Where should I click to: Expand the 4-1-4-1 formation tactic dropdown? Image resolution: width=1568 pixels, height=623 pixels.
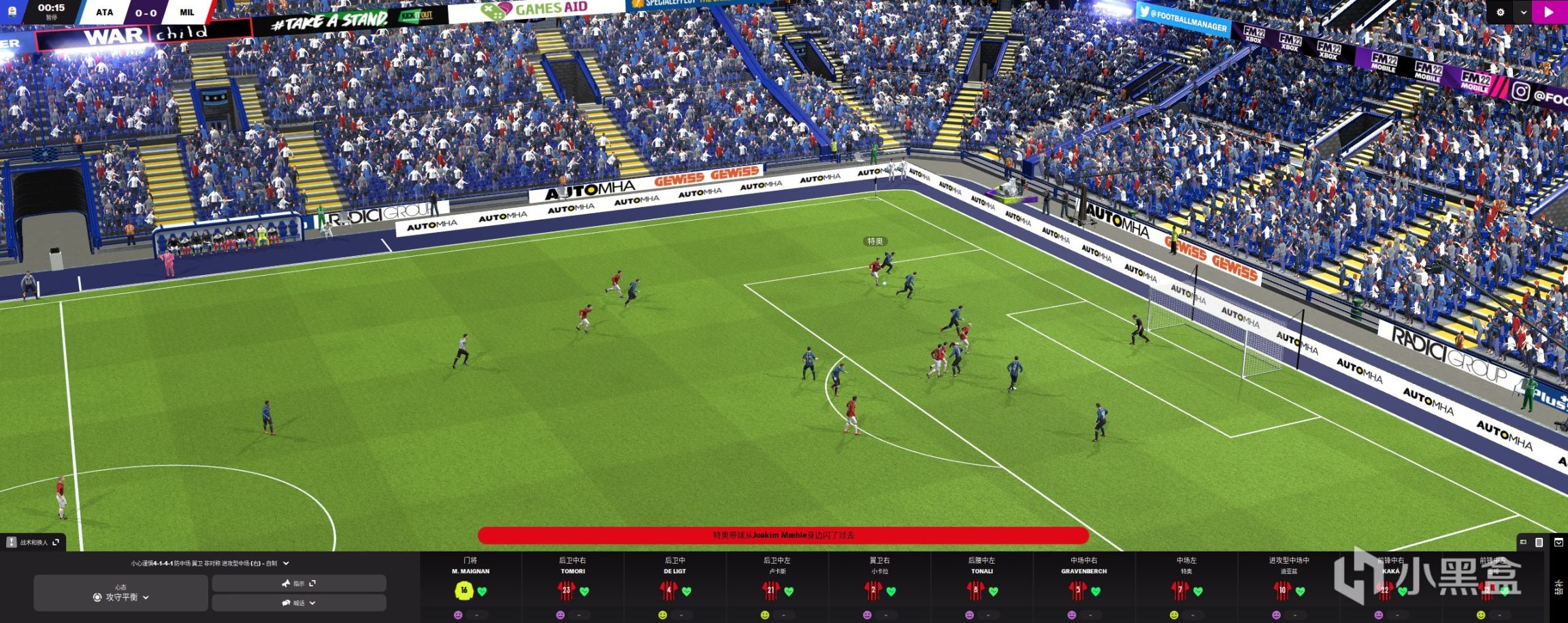tap(286, 563)
